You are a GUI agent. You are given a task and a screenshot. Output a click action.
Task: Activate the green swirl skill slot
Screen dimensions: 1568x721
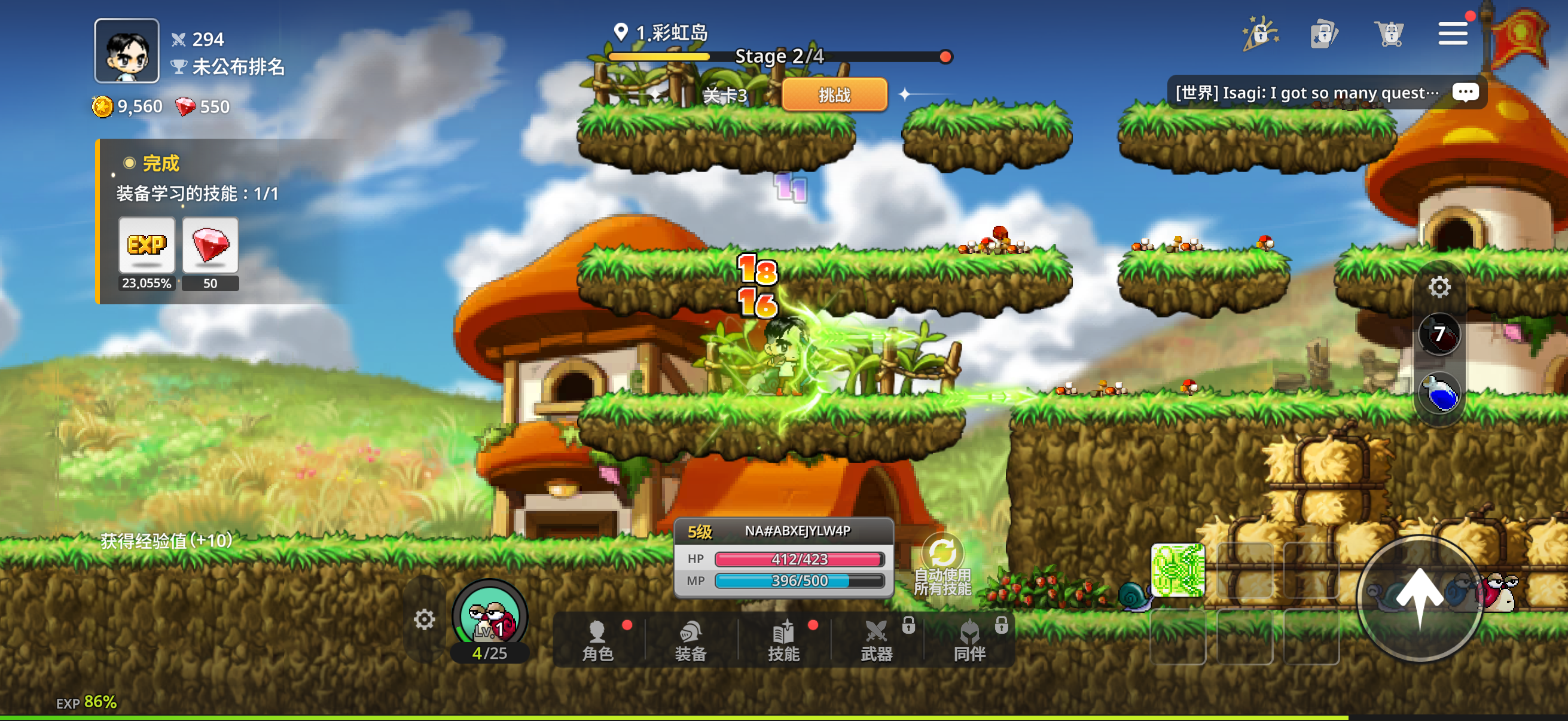pyautogui.click(x=1177, y=570)
